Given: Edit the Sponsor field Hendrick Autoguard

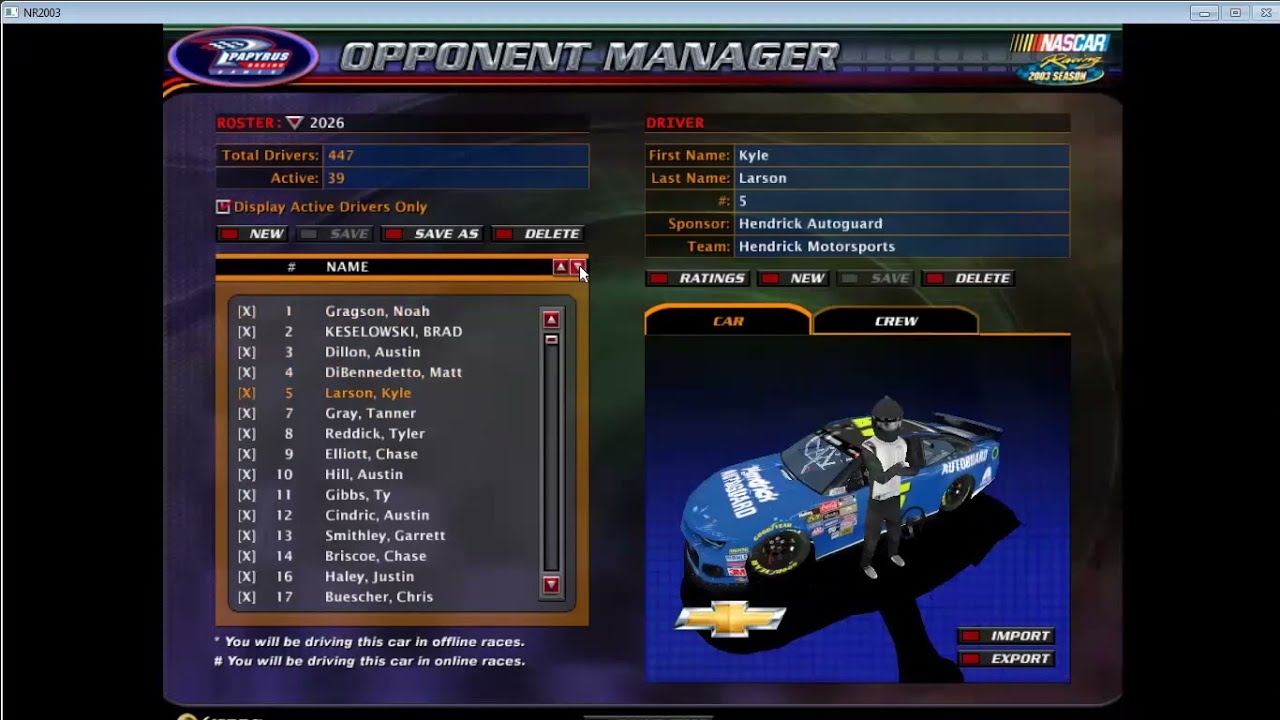Looking at the screenshot, I should (901, 224).
